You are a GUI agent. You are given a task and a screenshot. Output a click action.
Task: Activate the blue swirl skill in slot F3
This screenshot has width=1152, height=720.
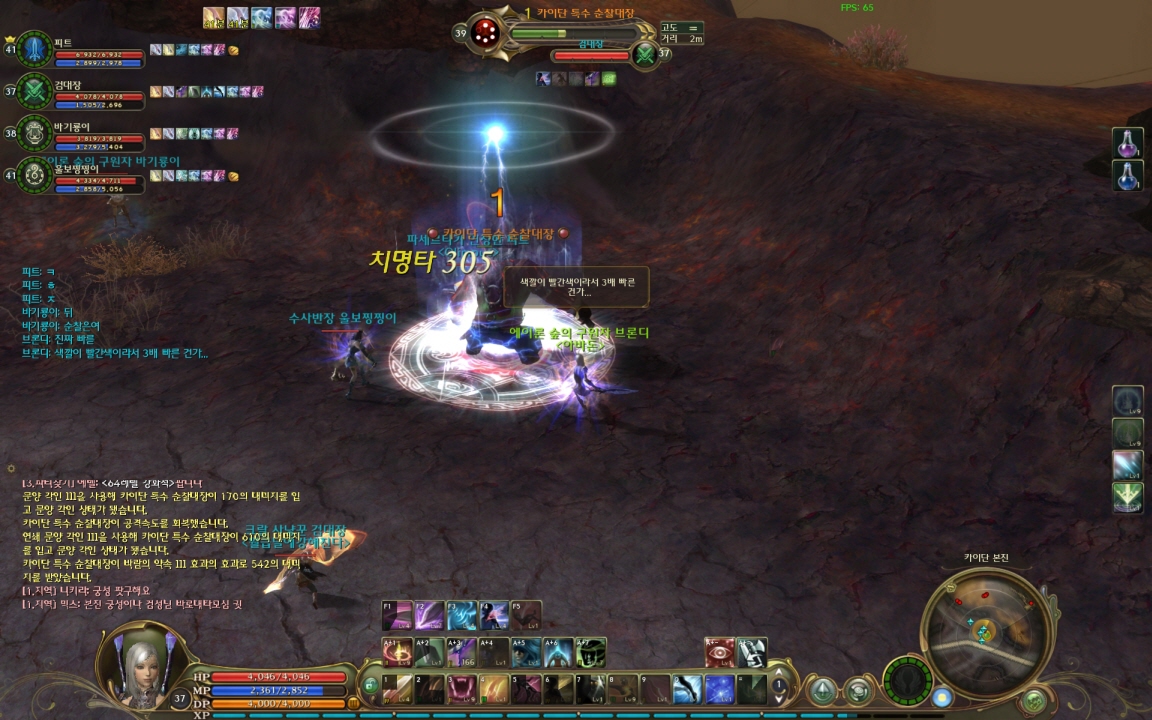click(x=462, y=614)
